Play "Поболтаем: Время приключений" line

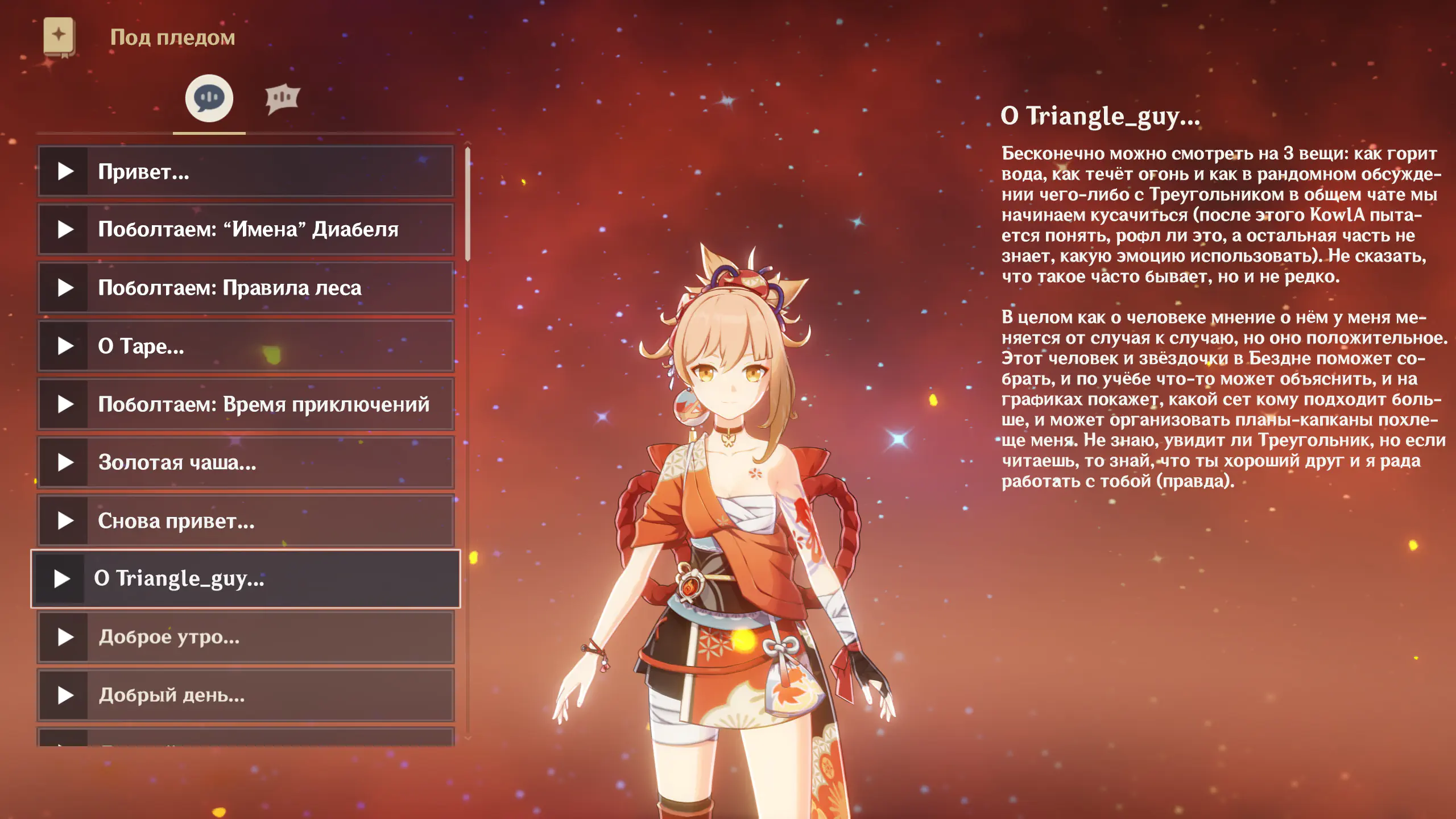point(246,404)
